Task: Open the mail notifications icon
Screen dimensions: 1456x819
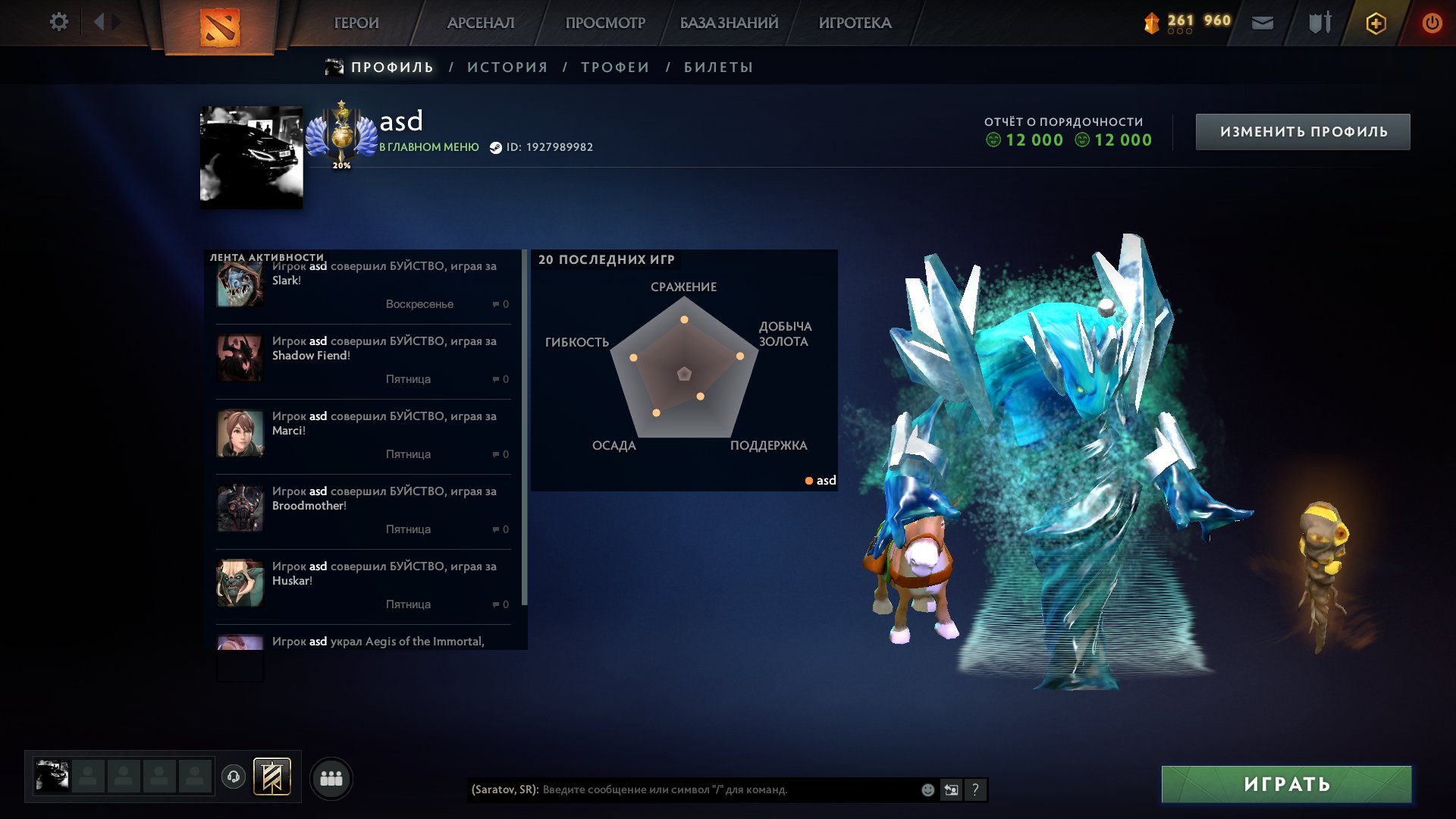Action: pos(1263,22)
